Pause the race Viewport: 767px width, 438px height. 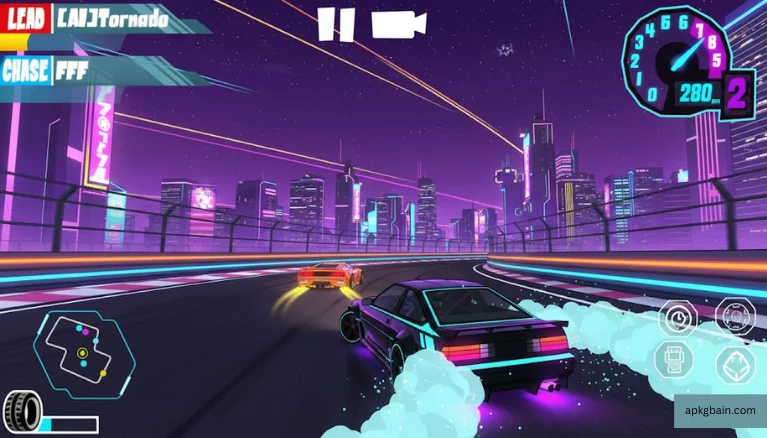coord(336,24)
